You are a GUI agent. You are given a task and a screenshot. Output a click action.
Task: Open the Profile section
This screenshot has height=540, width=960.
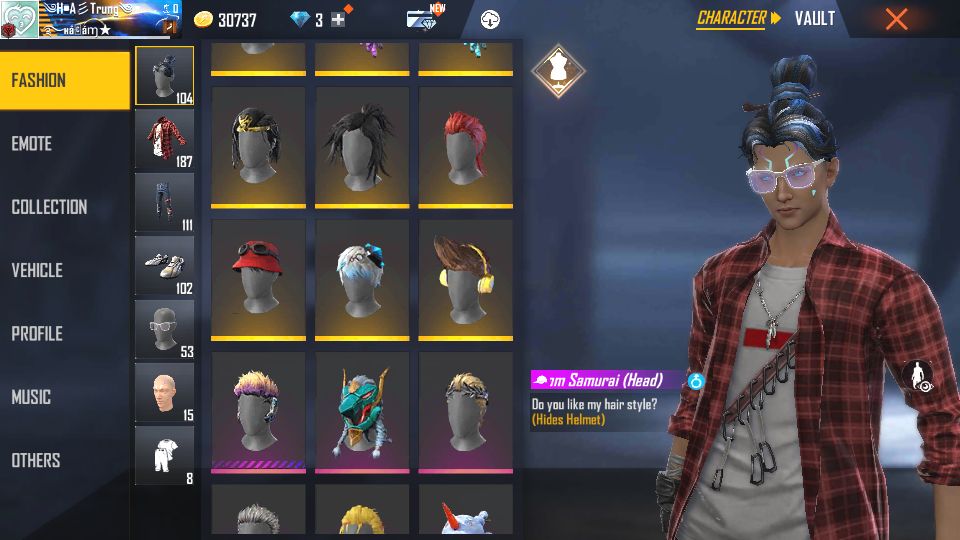(64, 334)
